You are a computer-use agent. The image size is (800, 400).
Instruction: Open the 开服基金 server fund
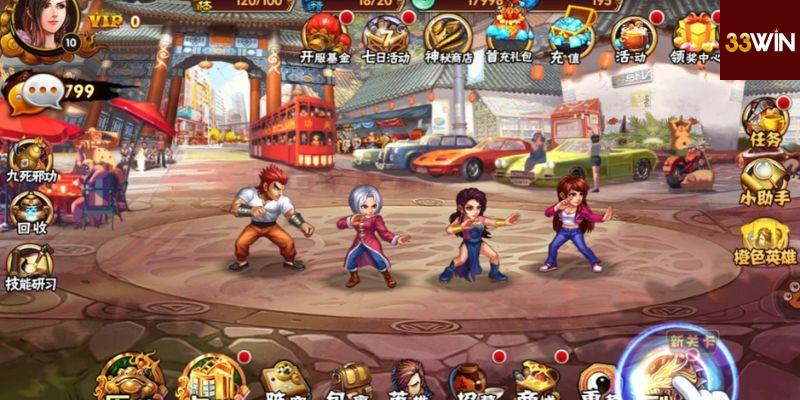(x=325, y=38)
